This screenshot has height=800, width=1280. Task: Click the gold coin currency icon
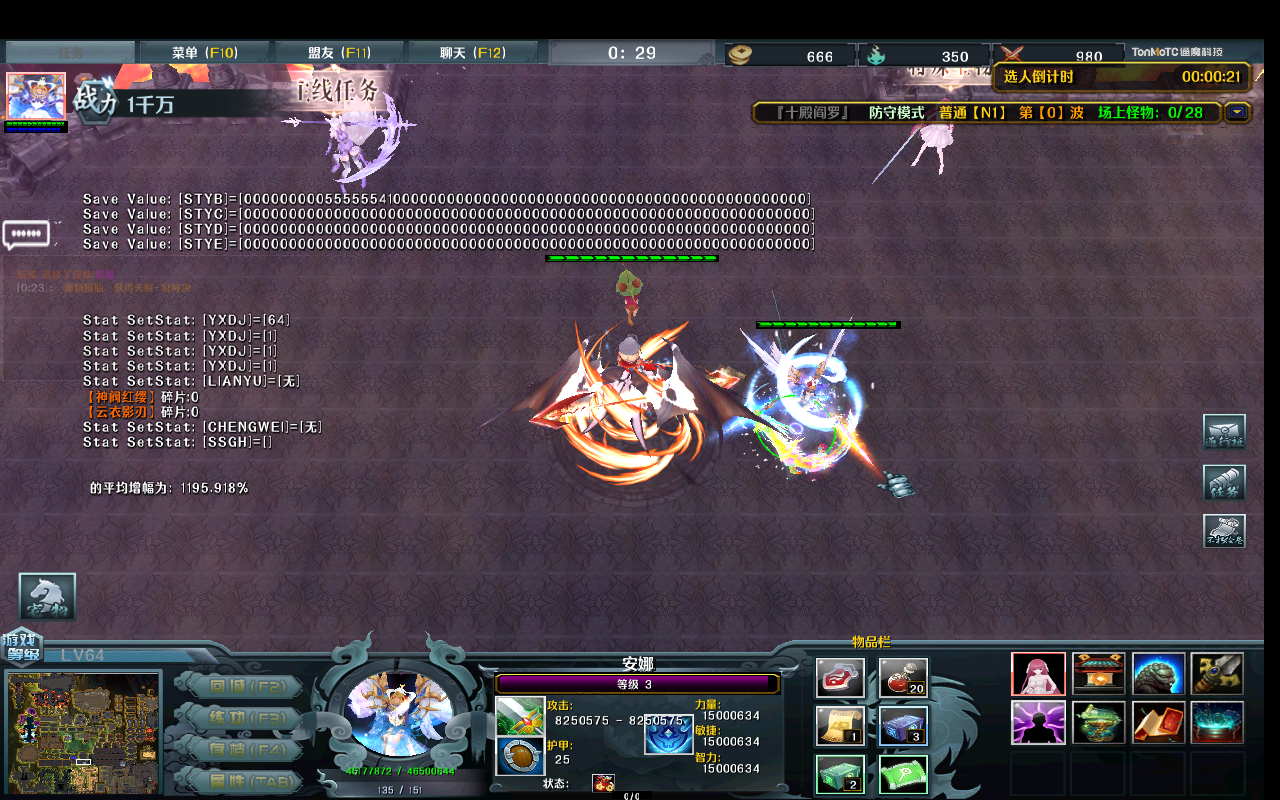pos(740,55)
